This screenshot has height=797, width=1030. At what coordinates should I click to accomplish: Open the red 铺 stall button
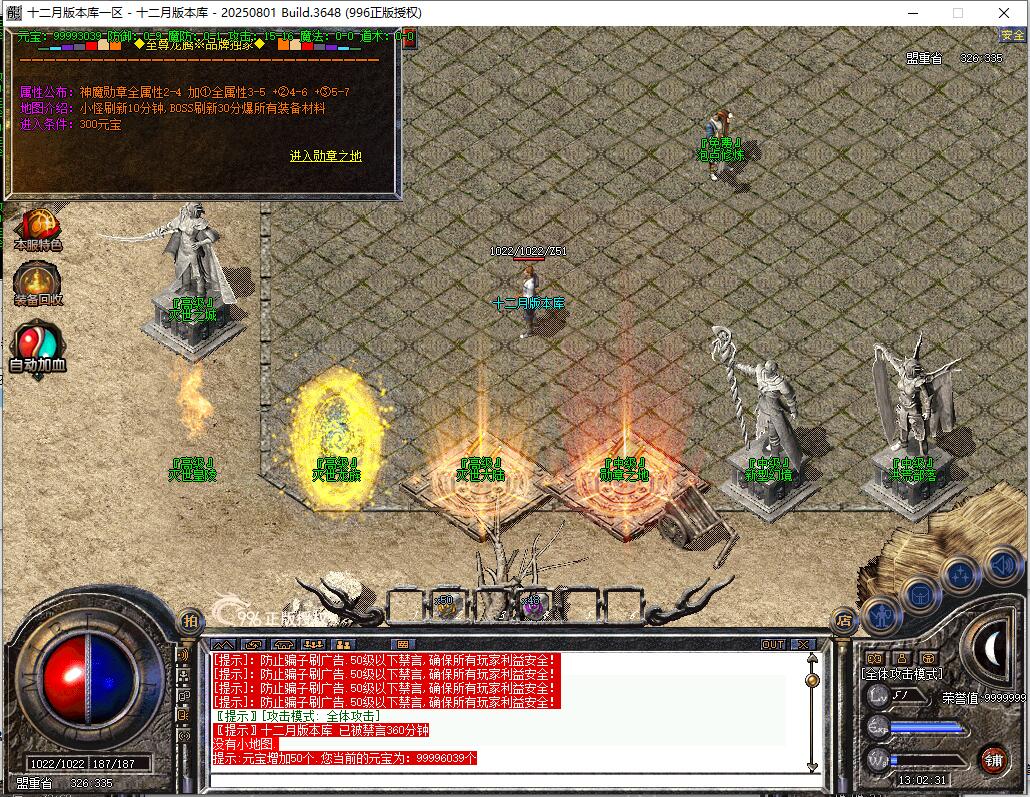tap(993, 759)
